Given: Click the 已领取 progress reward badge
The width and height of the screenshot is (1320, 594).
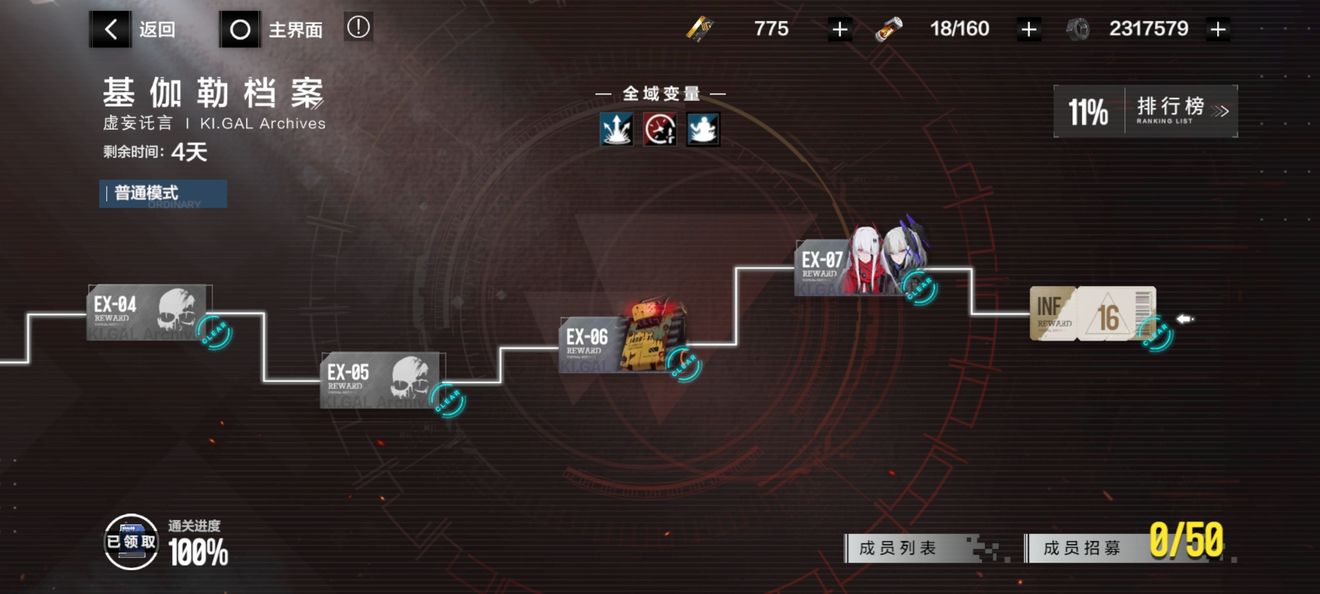Looking at the screenshot, I should (x=131, y=542).
